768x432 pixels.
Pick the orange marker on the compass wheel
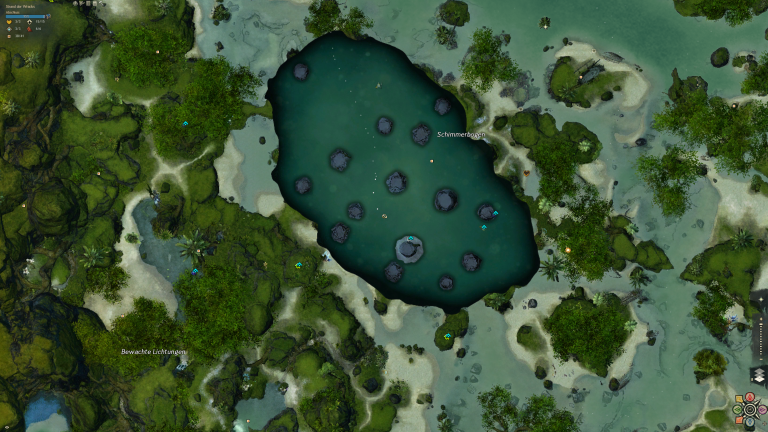point(739,420)
